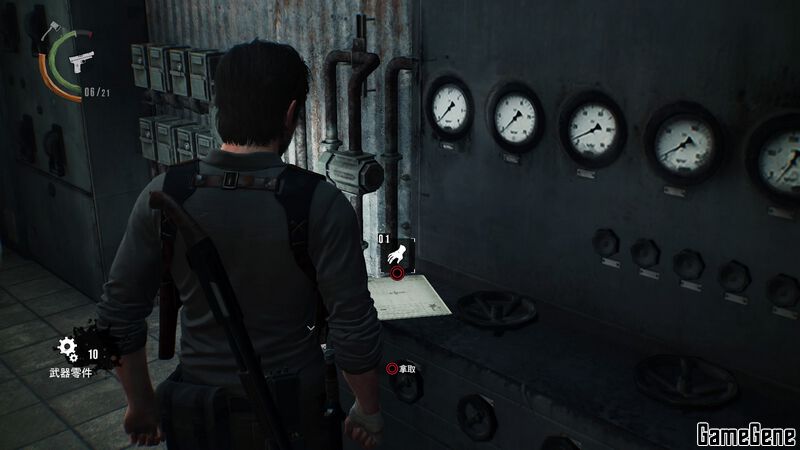Click the hand pick-up icon above the document

pyautogui.click(x=398, y=254)
